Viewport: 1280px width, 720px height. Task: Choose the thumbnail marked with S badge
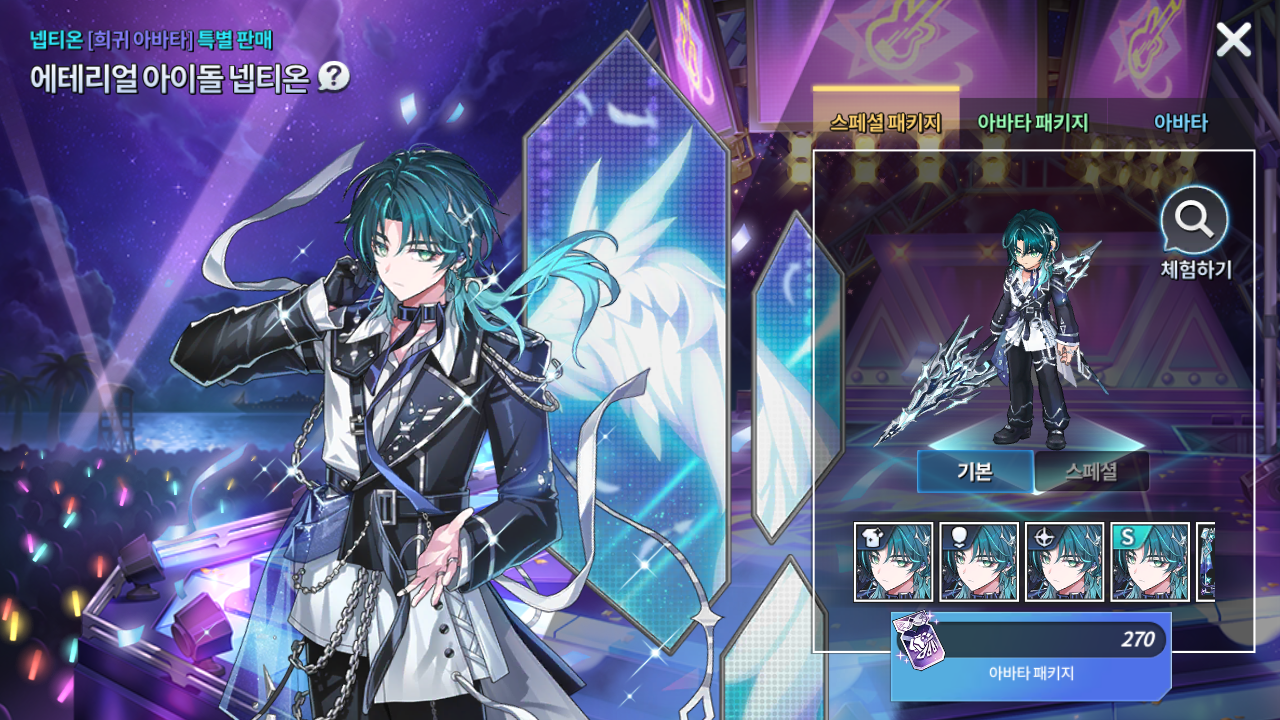tap(1150, 562)
